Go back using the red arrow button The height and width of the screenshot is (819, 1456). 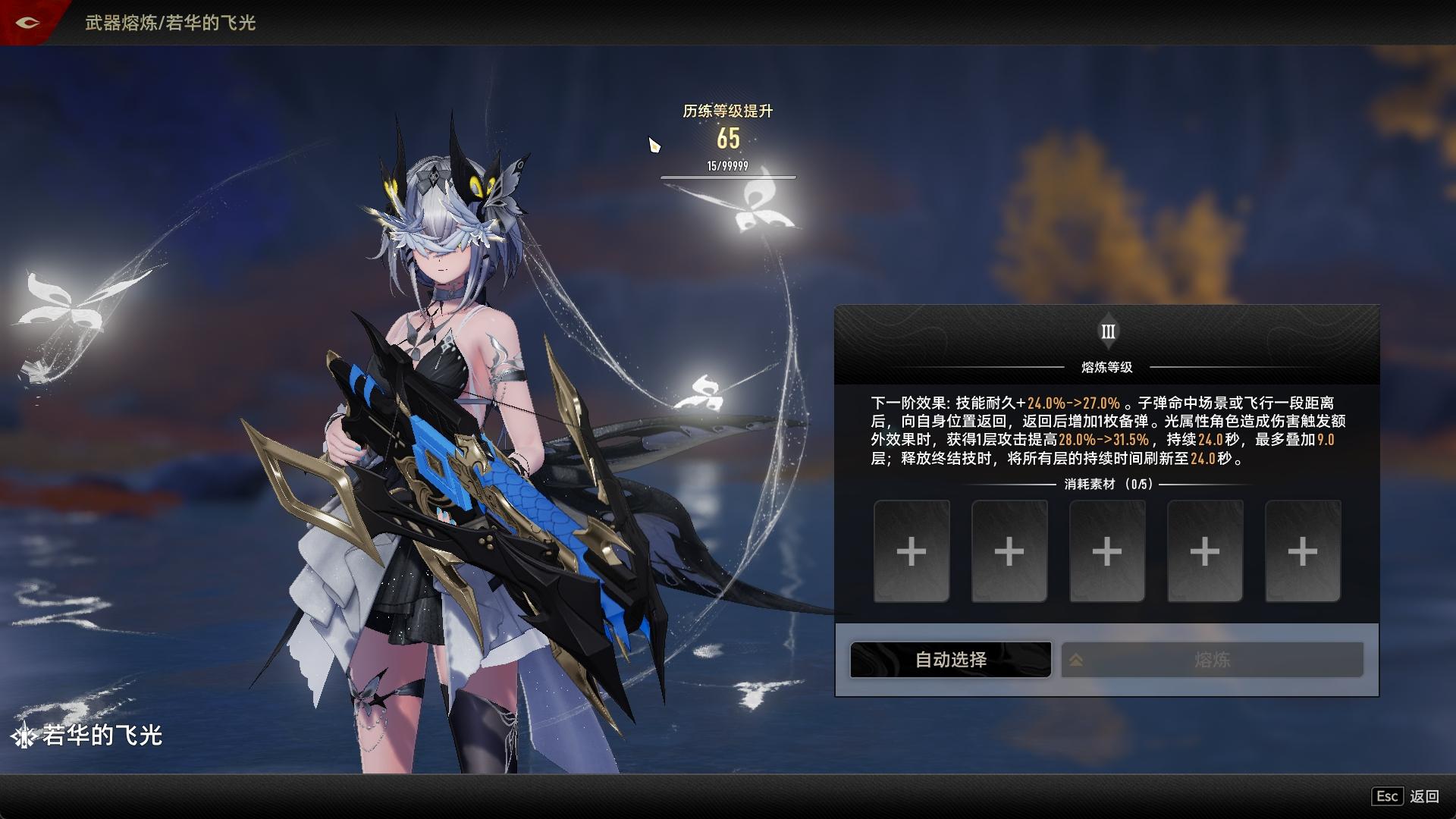click(28, 23)
